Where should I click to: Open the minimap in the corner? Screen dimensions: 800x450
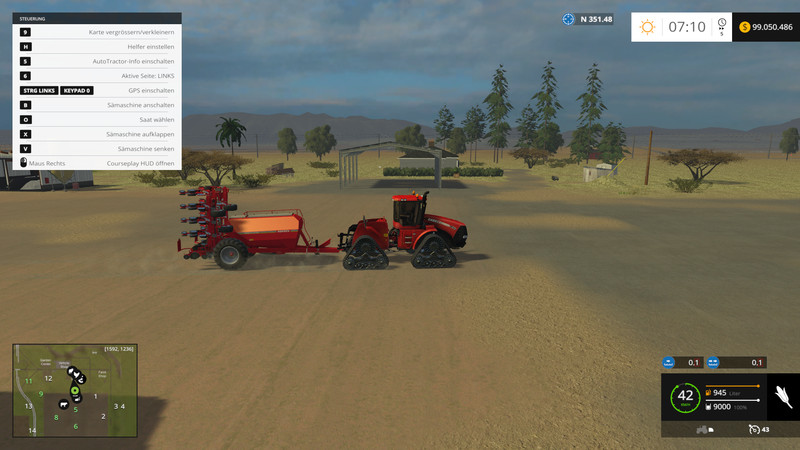[74, 391]
